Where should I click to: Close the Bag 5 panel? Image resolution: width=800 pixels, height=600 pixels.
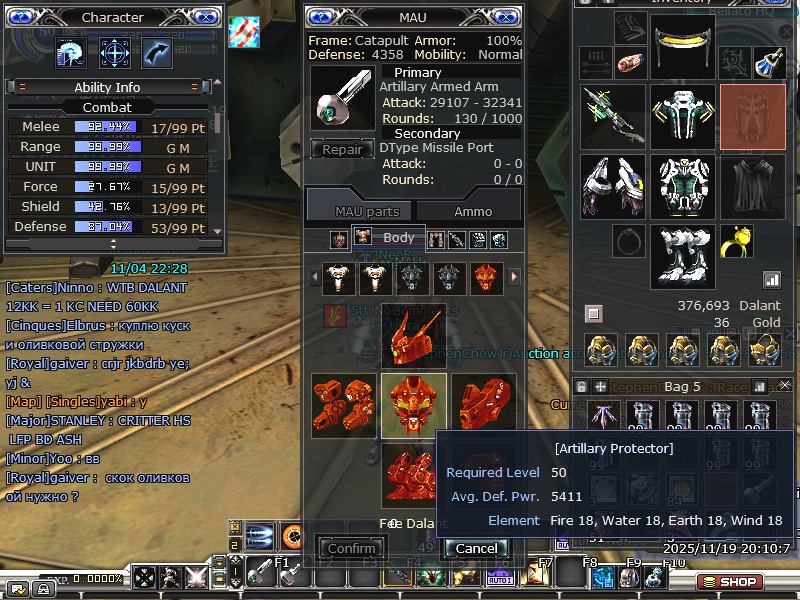tap(784, 385)
